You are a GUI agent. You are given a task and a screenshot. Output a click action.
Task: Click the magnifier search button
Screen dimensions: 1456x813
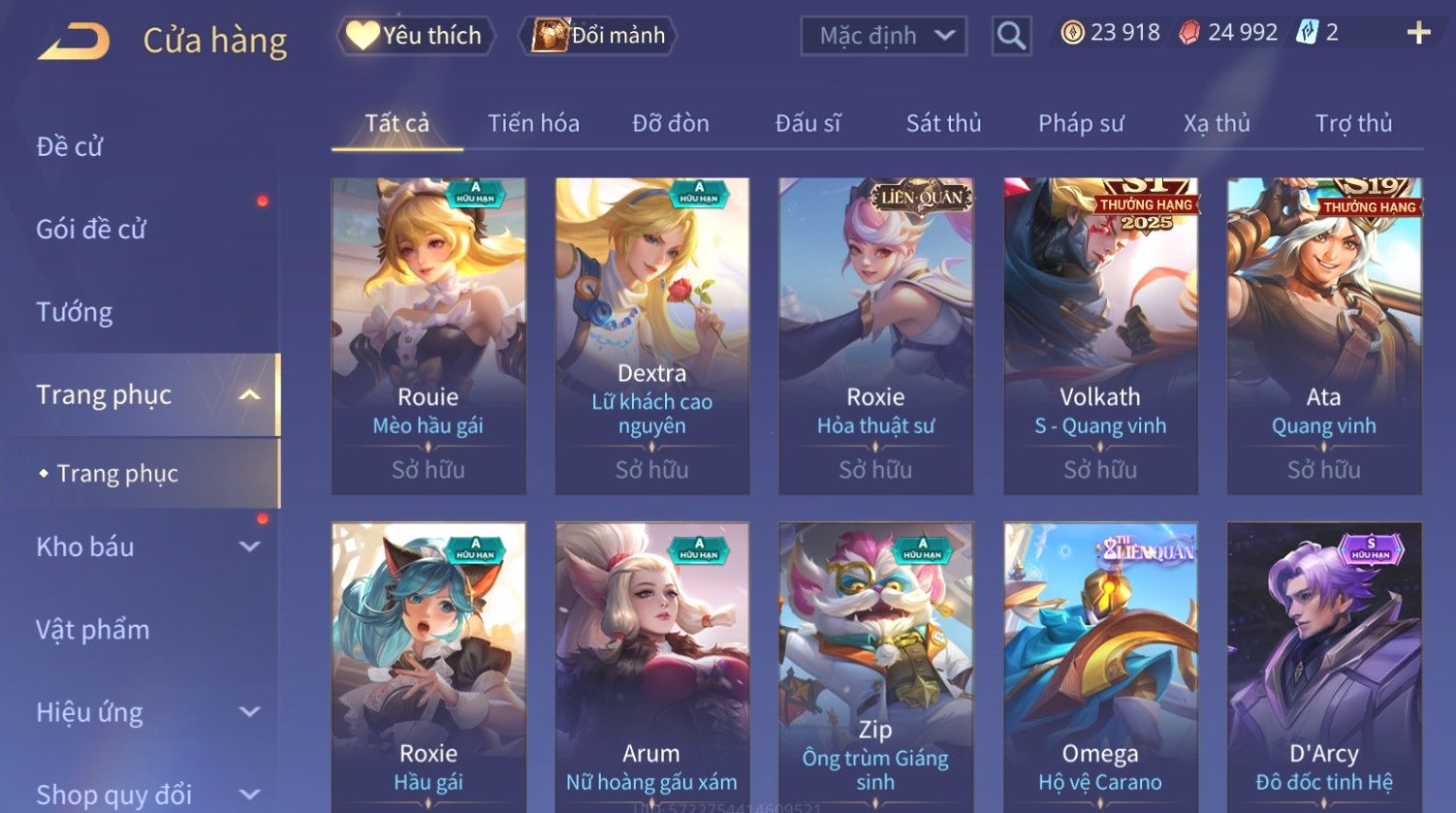(x=1011, y=37)
